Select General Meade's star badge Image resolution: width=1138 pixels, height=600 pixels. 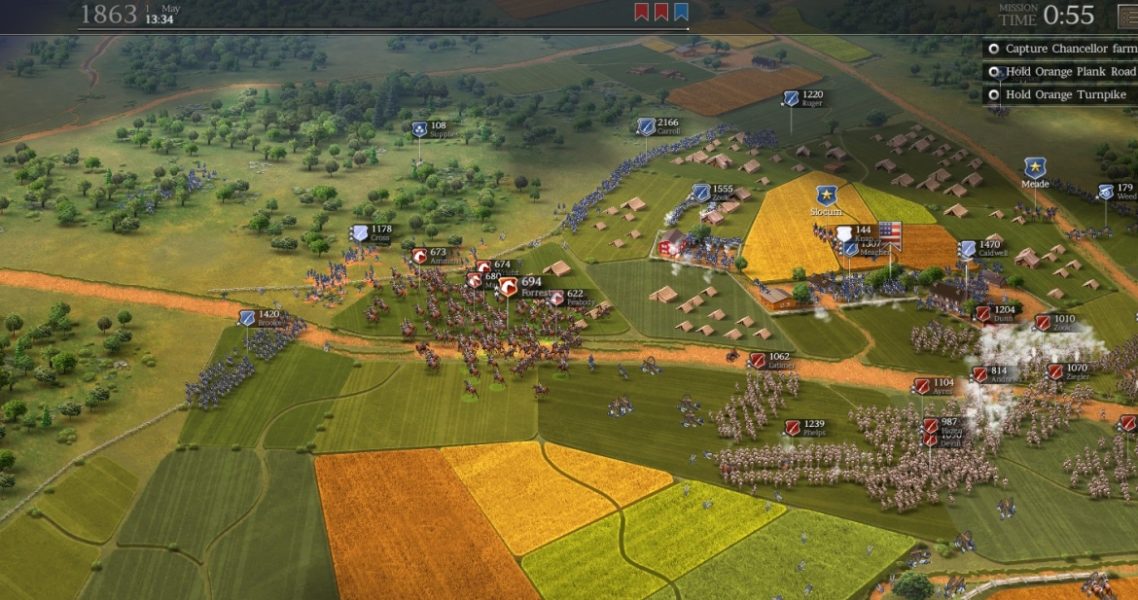pyautogui.click(x=1035, y=168)
